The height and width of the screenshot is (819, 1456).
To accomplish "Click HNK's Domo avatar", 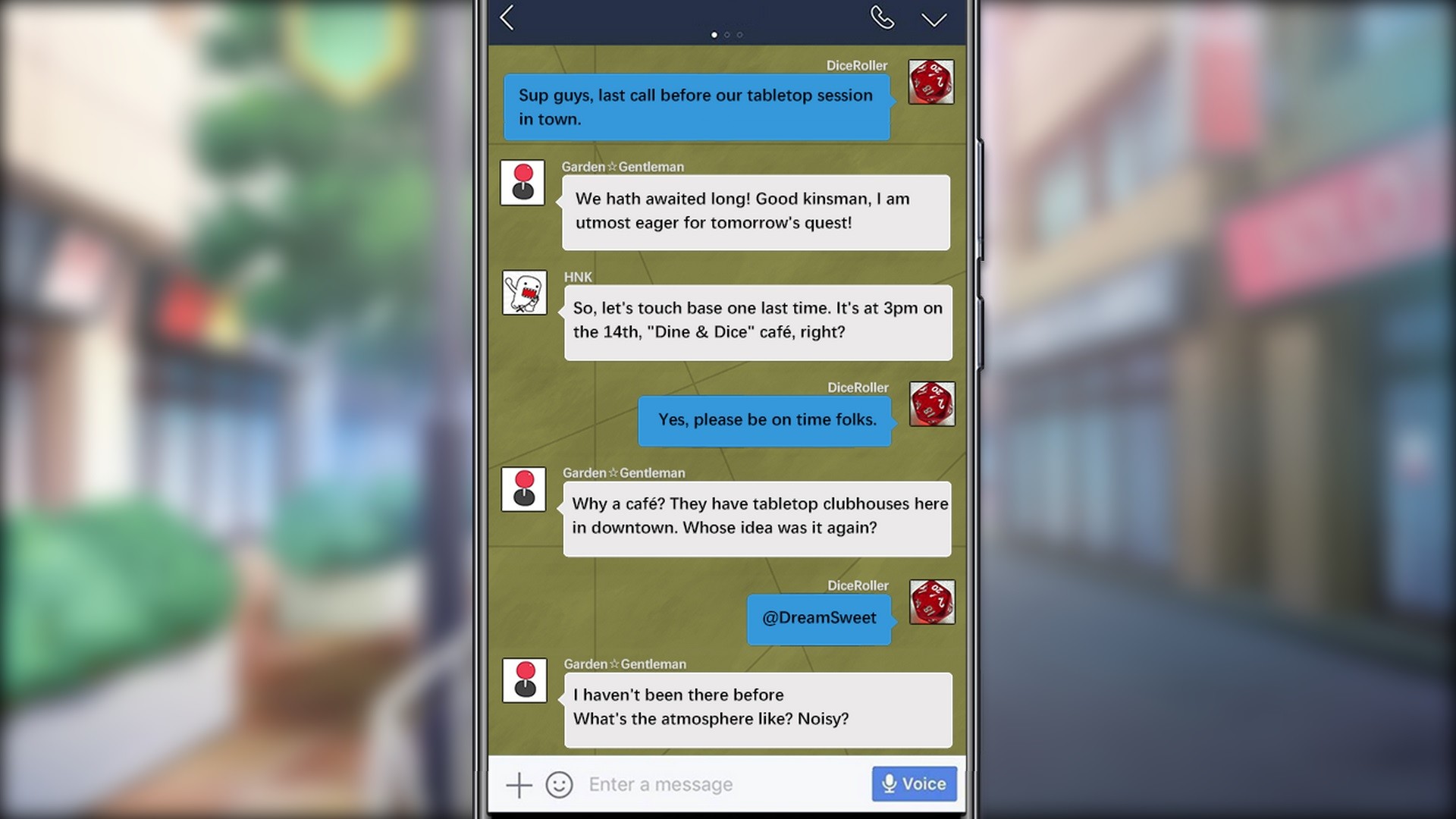I will click(524, 292).
